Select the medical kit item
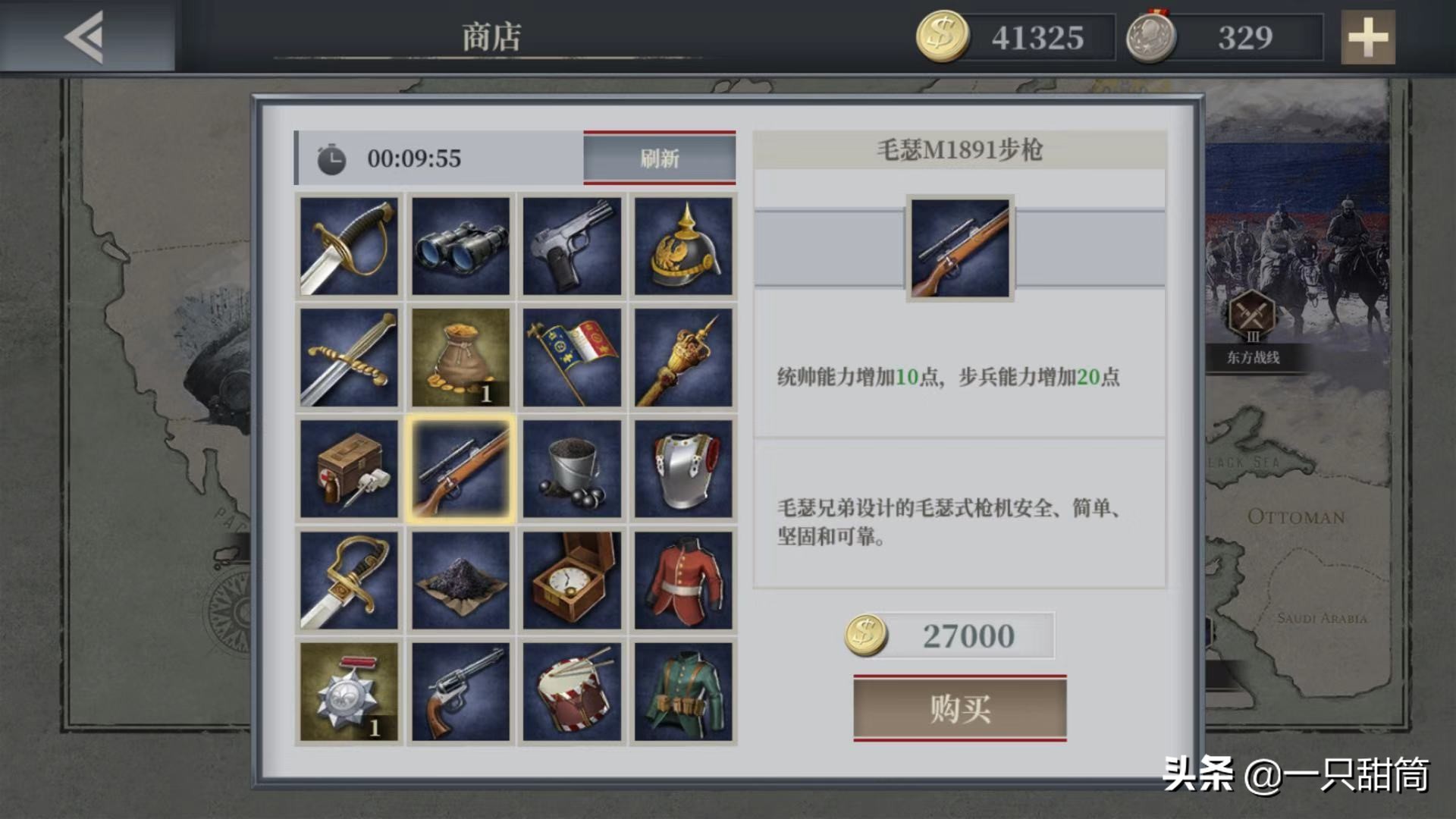Screen dimensions: 1456x819 pos(350,468)
